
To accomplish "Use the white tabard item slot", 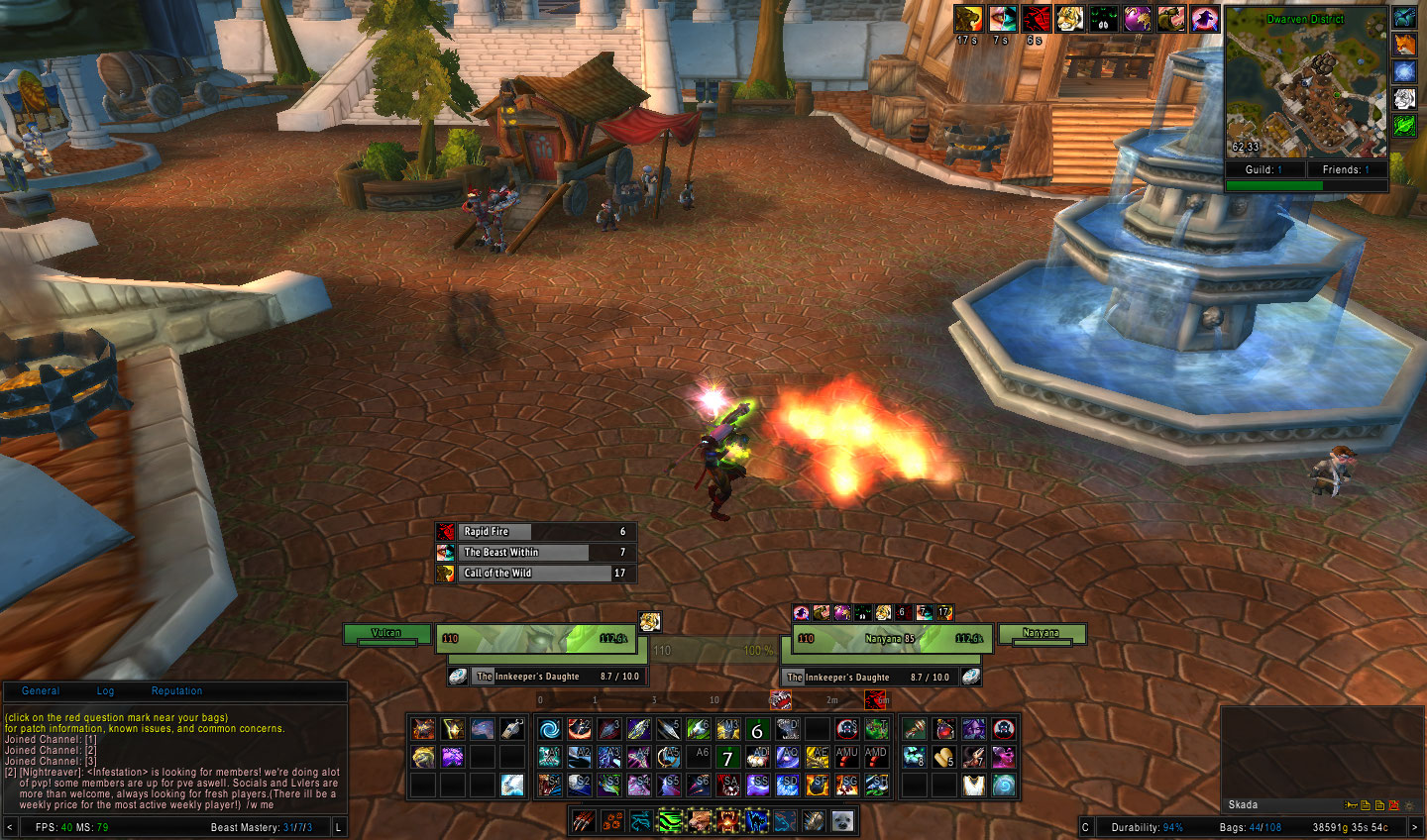I will tap(974, 786).
